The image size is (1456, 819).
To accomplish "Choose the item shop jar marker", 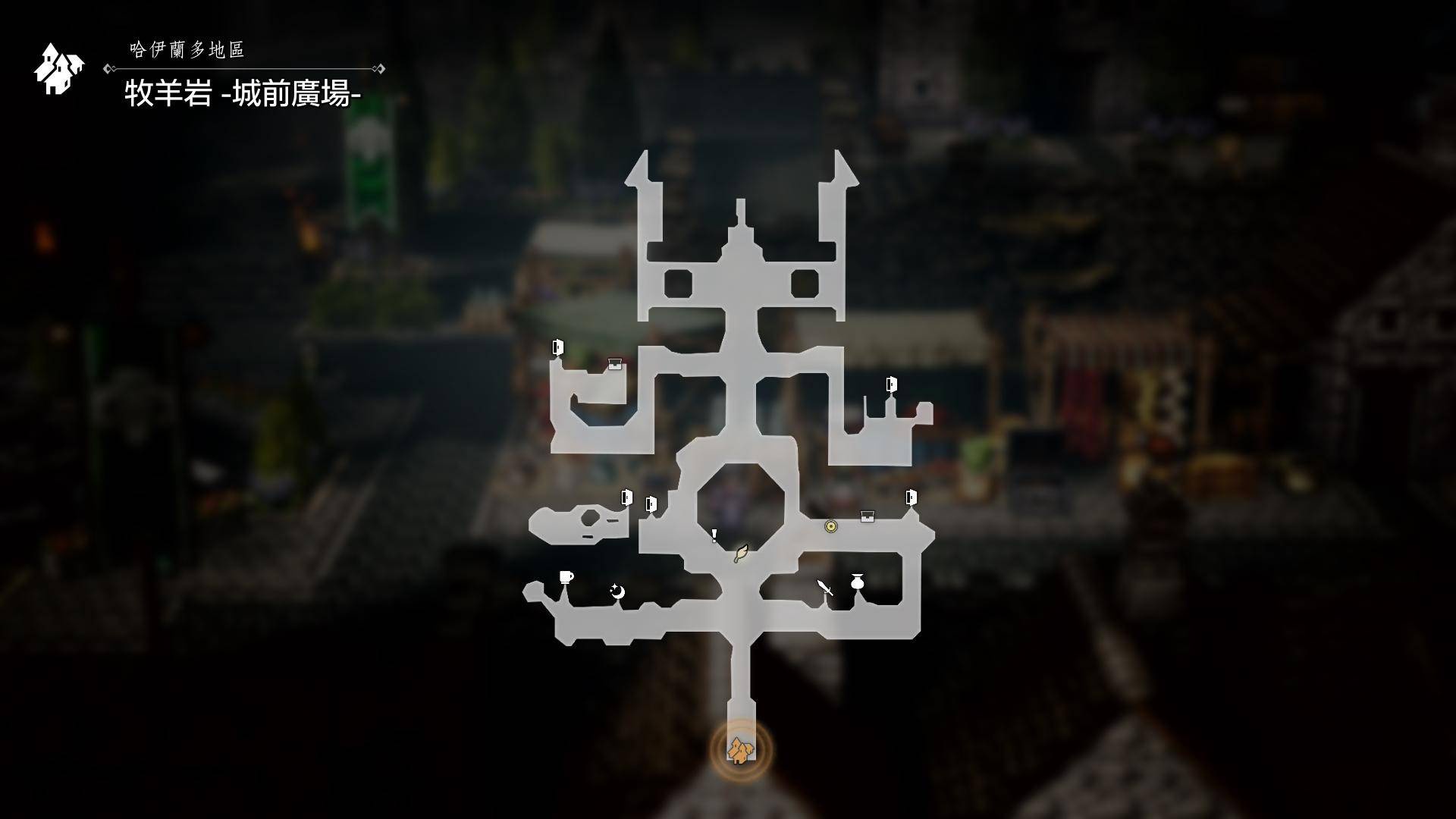I will coord(858,582).
